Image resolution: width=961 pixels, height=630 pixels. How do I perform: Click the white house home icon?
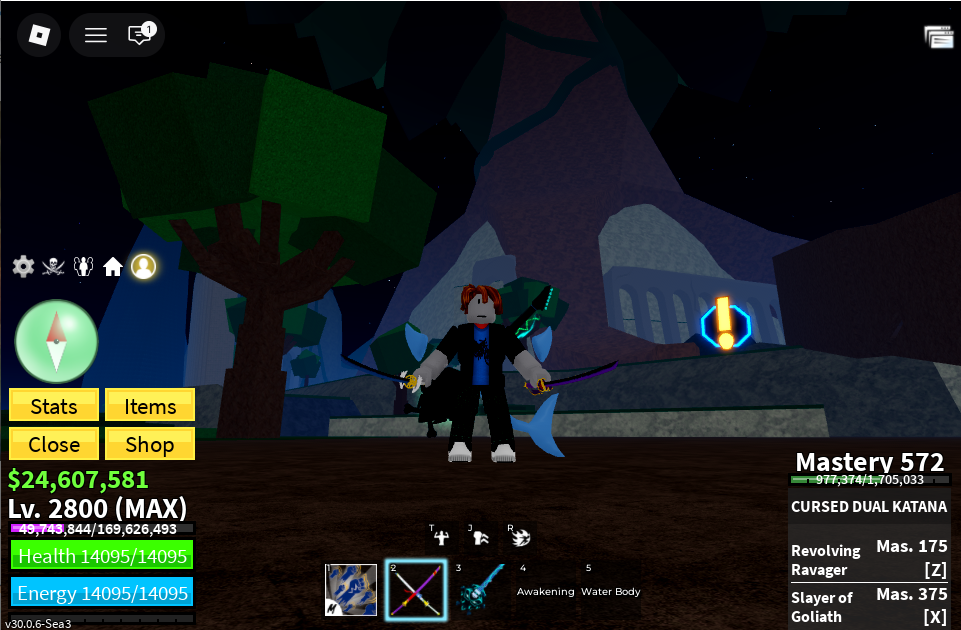tap(113, 267)
